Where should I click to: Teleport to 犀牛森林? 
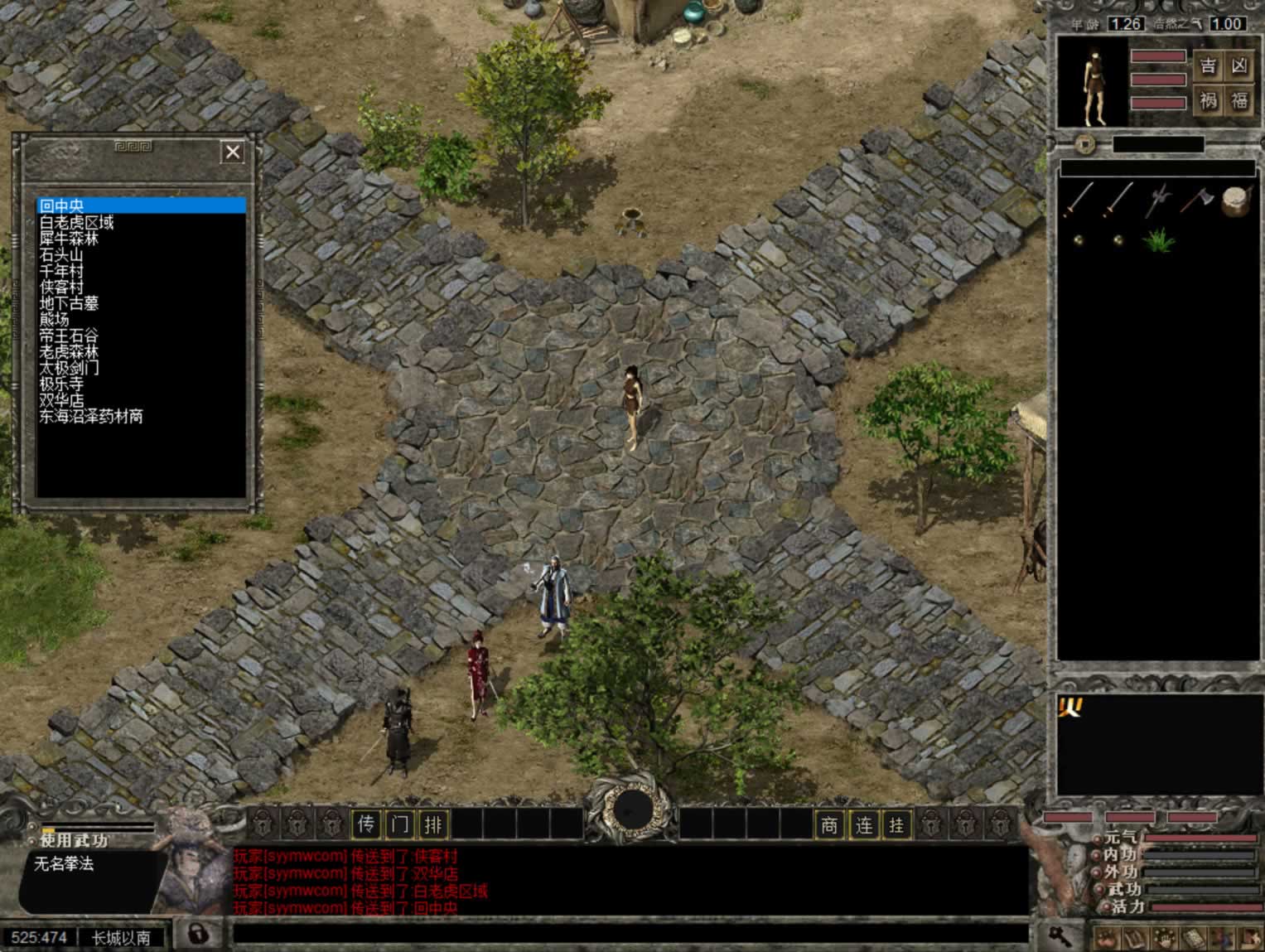pos(69,239)
